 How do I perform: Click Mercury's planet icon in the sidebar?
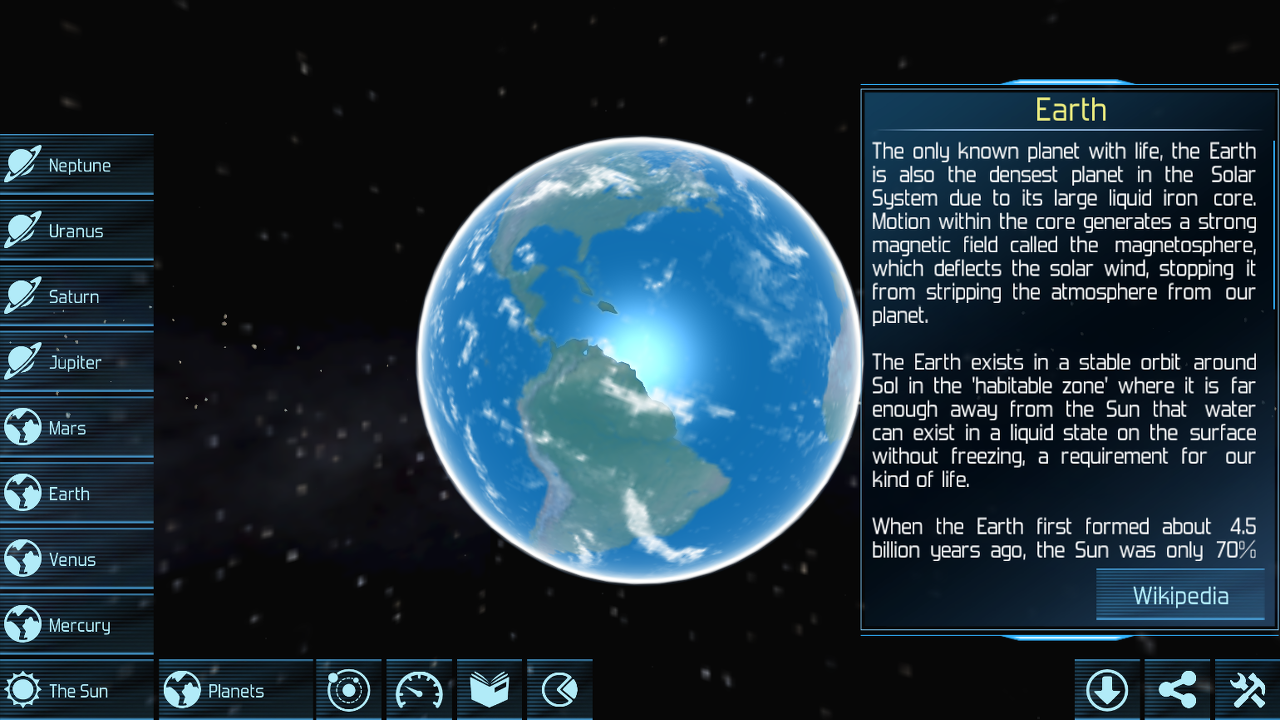[20, 624]
